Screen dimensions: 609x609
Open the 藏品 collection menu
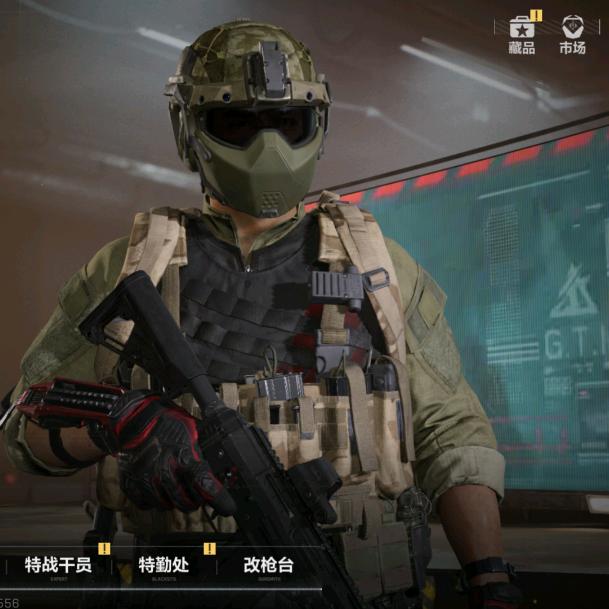point(521,34)
